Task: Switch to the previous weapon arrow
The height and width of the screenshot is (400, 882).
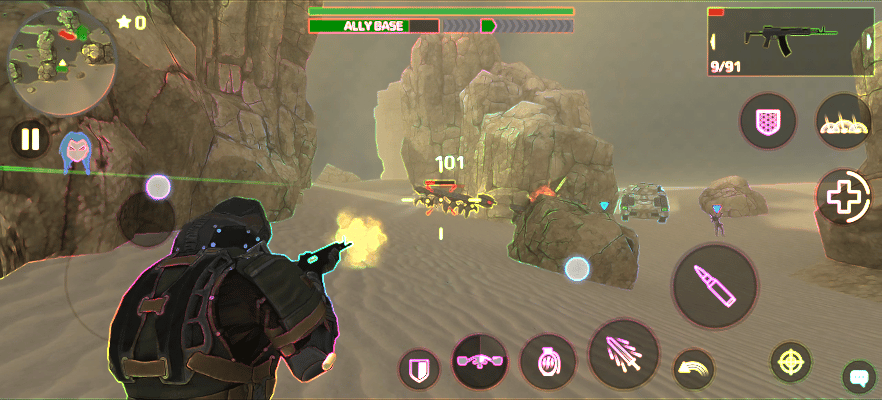Action: pos(714,41)
